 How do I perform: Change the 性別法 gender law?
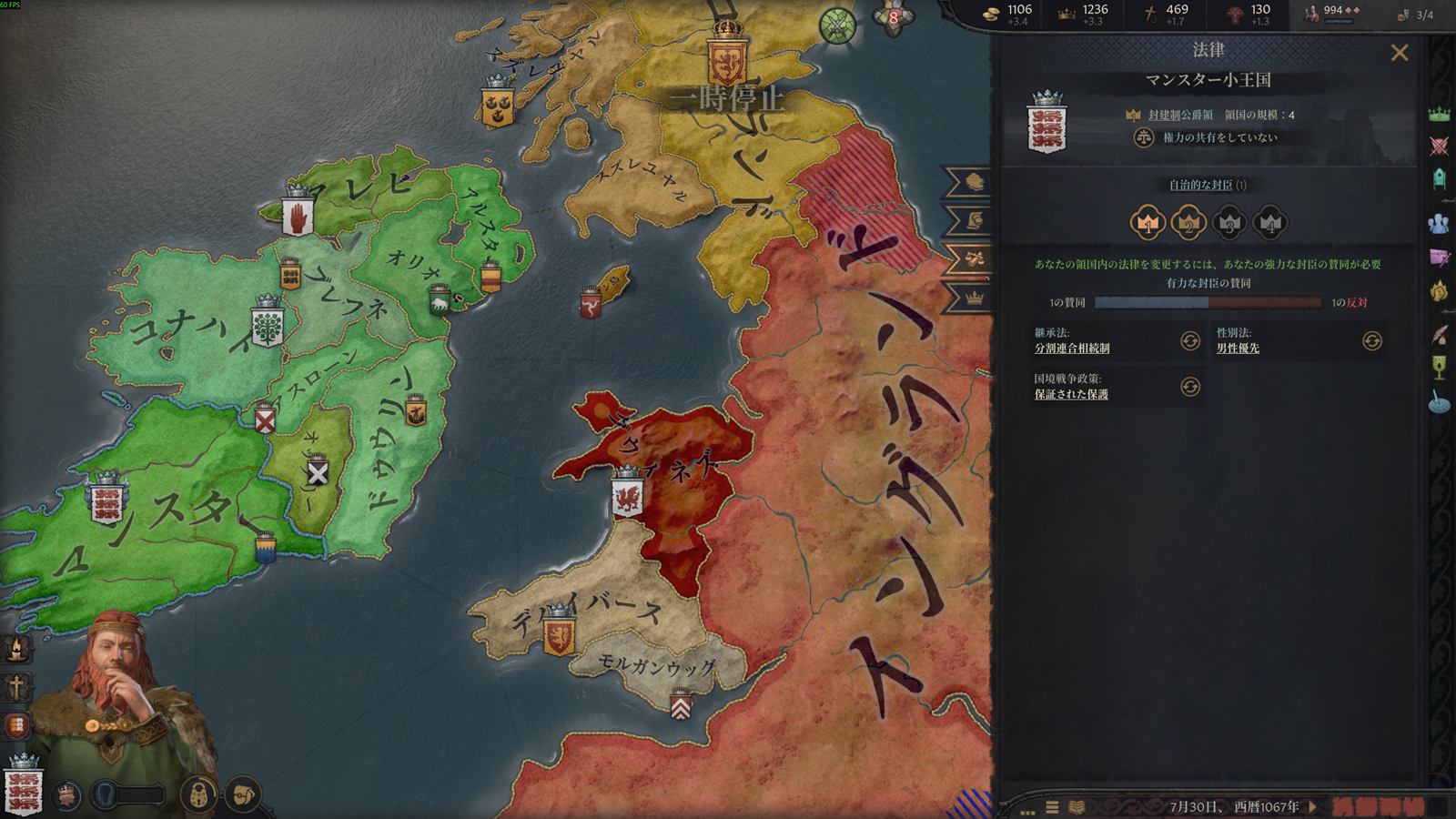[x=1371, y=340]
